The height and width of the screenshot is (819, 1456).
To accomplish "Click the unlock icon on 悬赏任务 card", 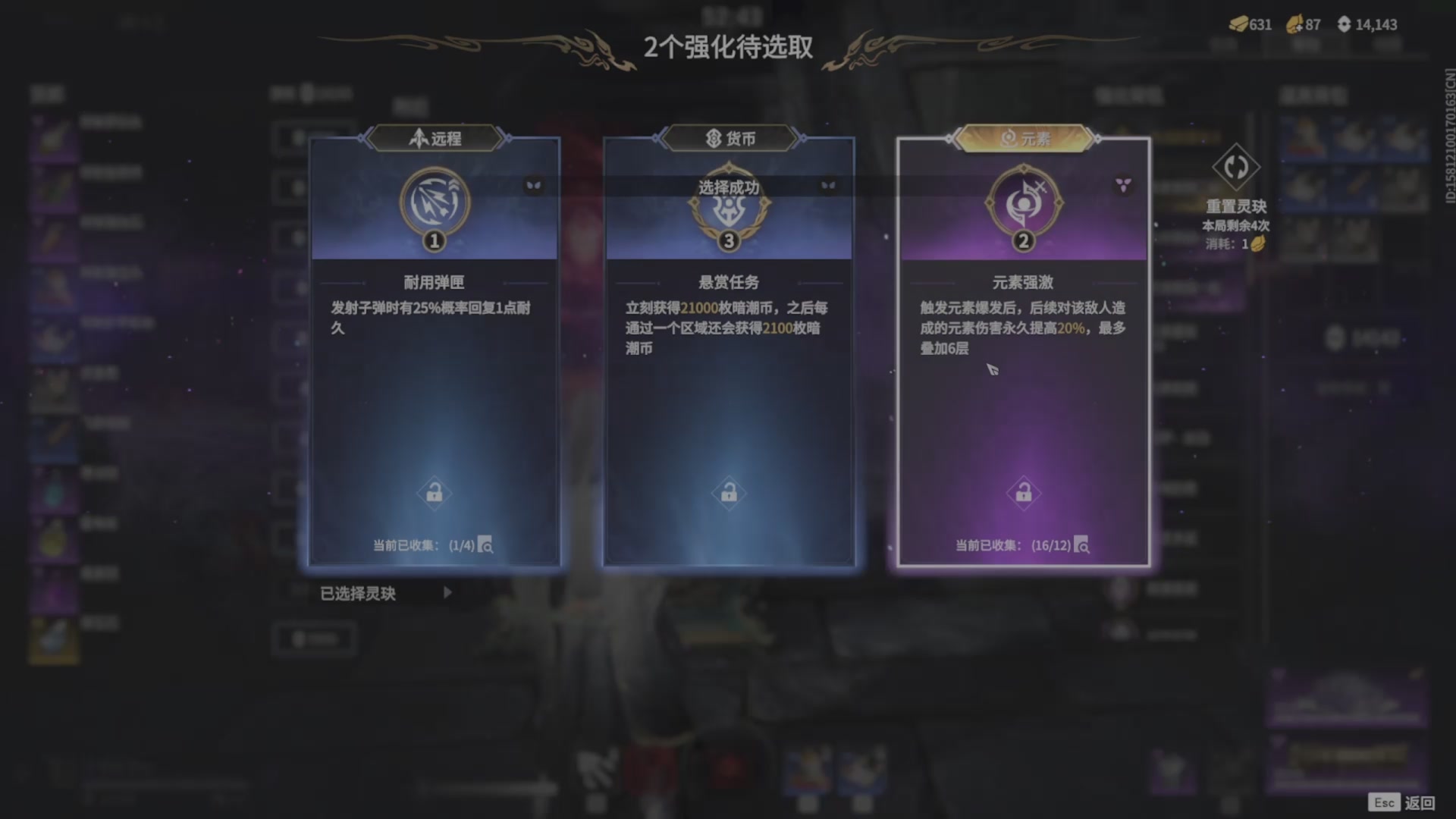I will pyautogui.click(x=729, y=492).
